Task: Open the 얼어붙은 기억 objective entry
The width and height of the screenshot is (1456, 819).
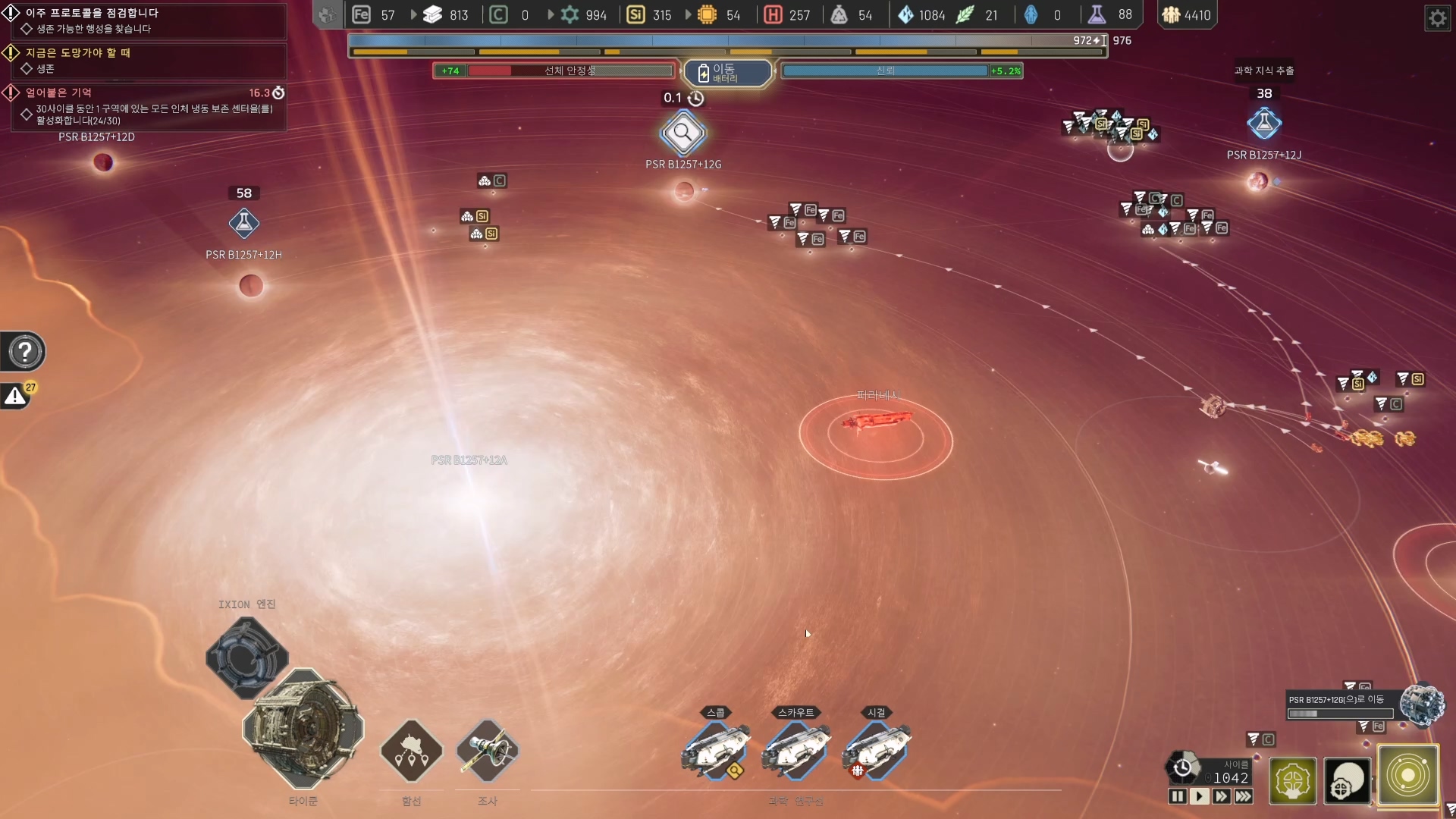Action: coord(59,93)
